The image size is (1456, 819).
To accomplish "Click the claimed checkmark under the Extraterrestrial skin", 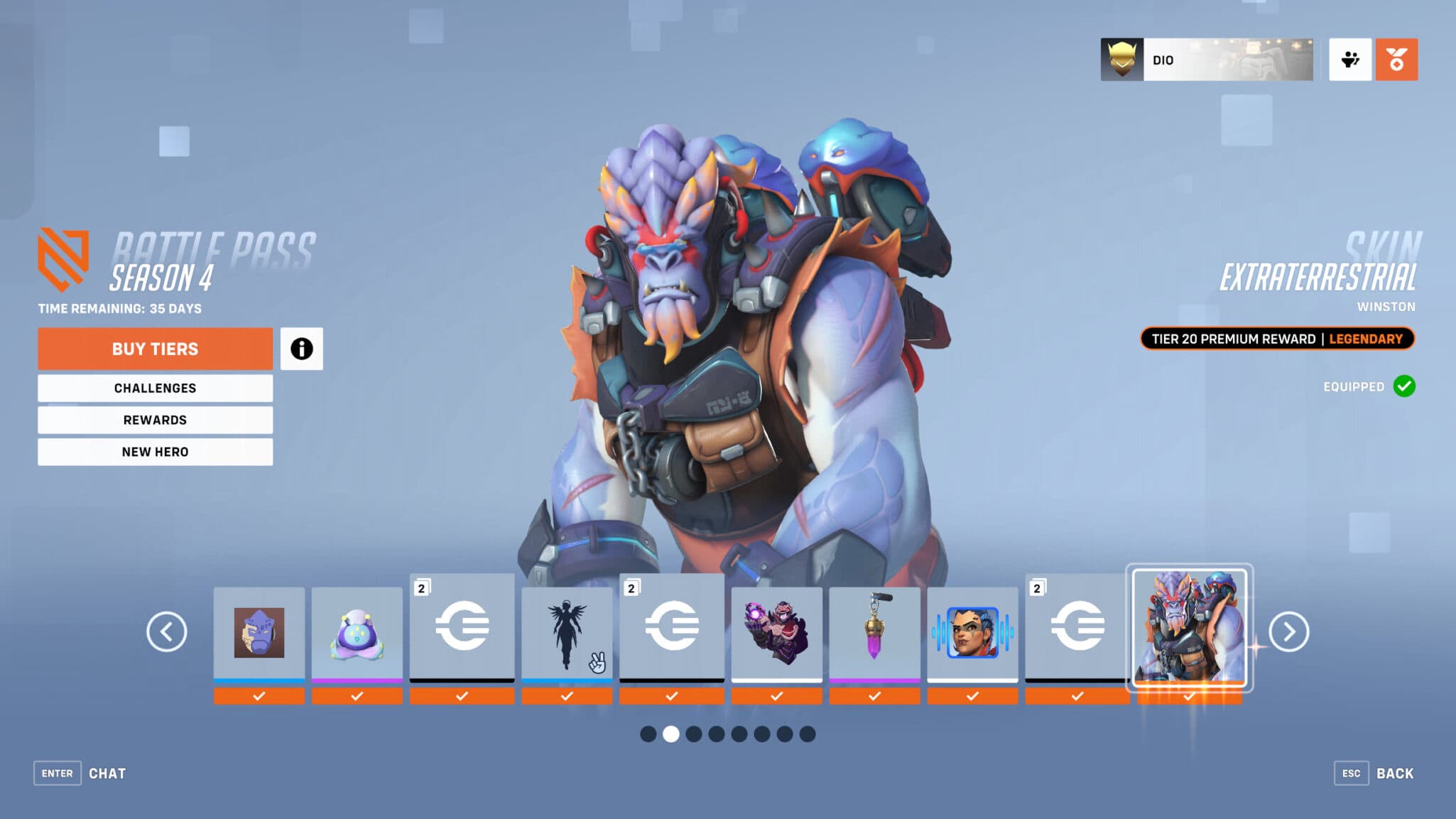I will [1188, 696].
